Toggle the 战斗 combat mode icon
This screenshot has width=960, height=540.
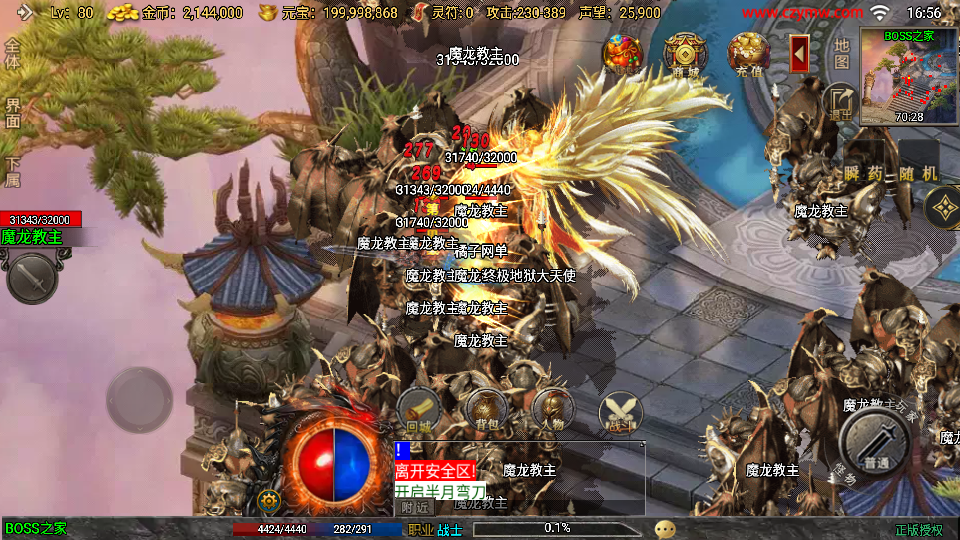620,412
